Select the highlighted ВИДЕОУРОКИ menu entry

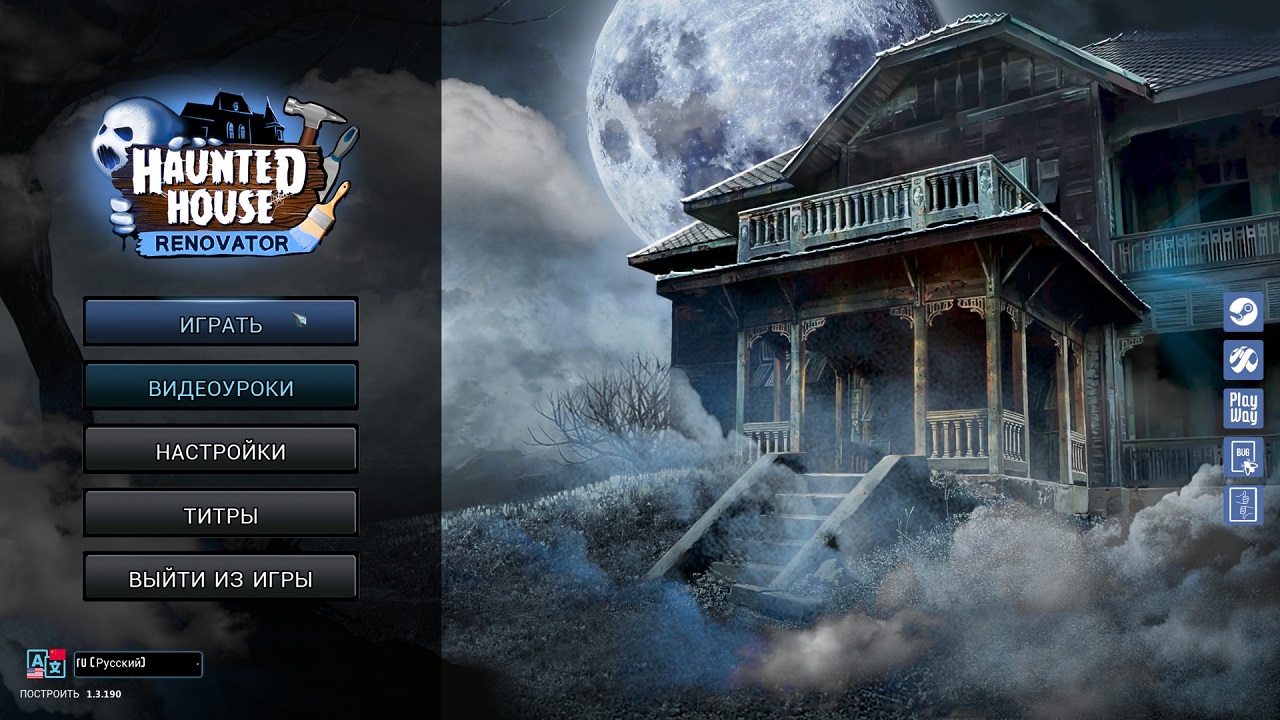(x=220, y=386)
